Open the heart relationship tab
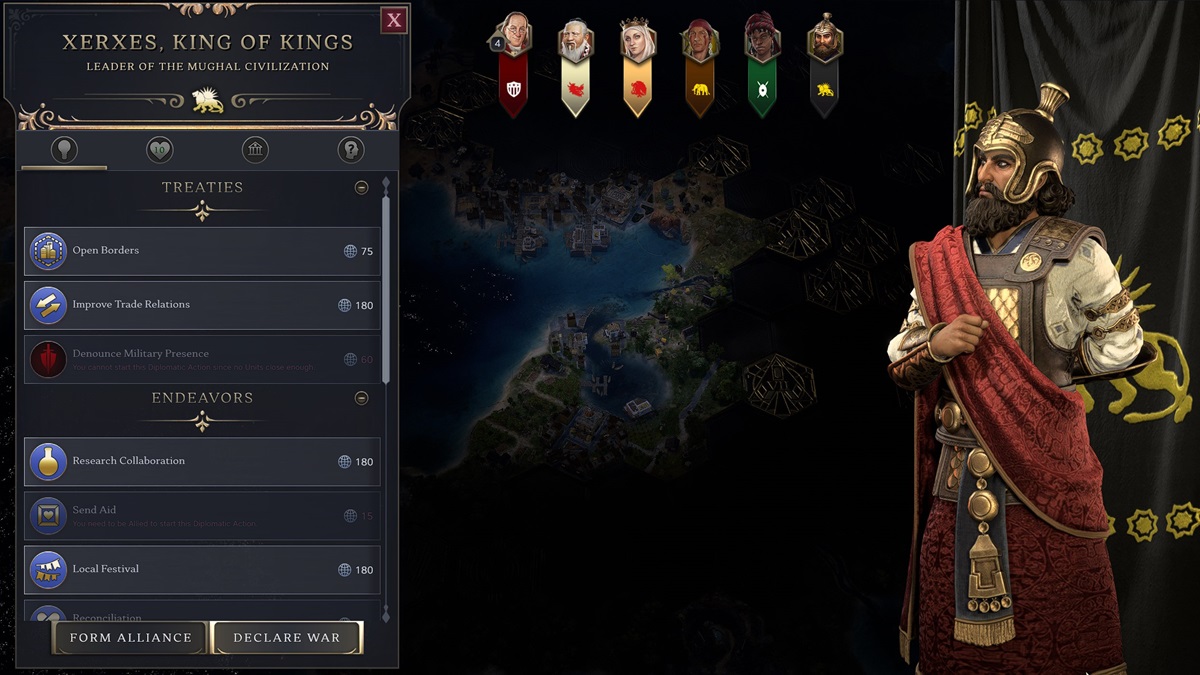The width and height of the screenshot is (1200, 675). coord(159,151)
